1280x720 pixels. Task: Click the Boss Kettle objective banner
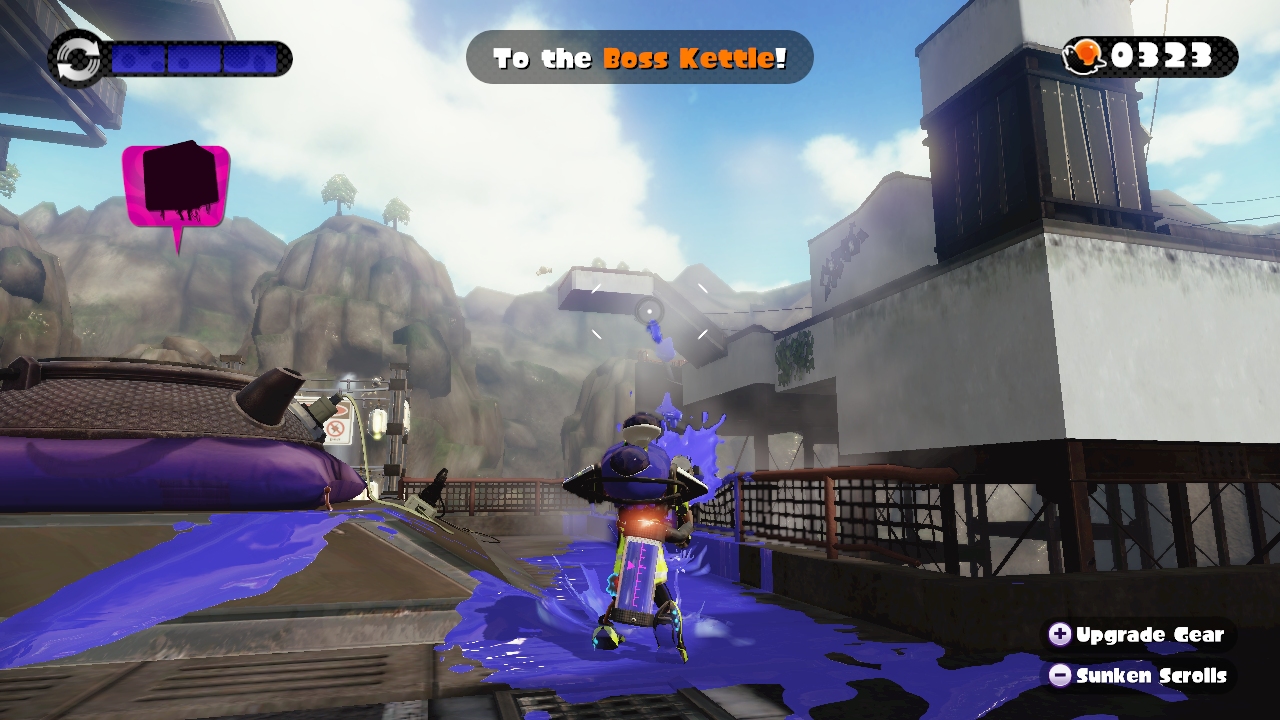coord(639,58)
